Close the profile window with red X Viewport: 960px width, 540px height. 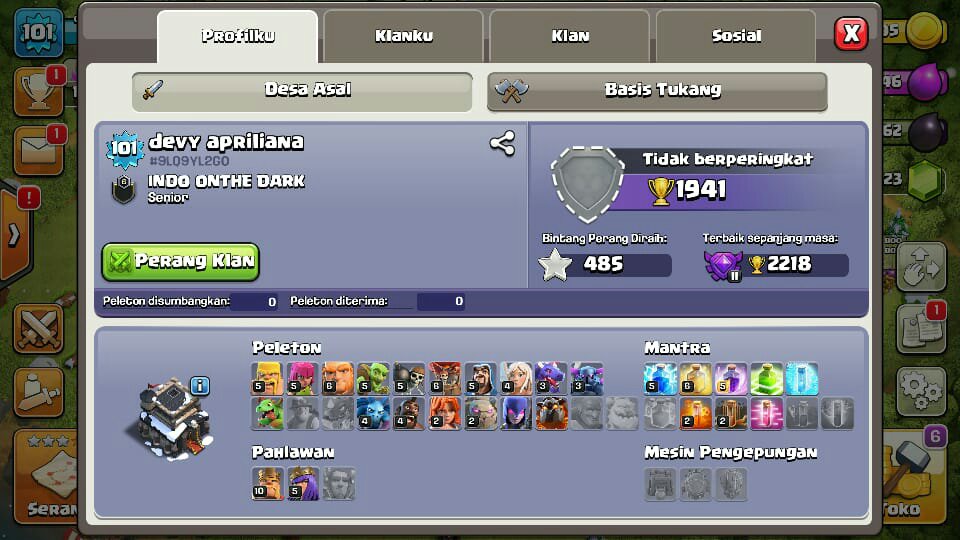851,34
